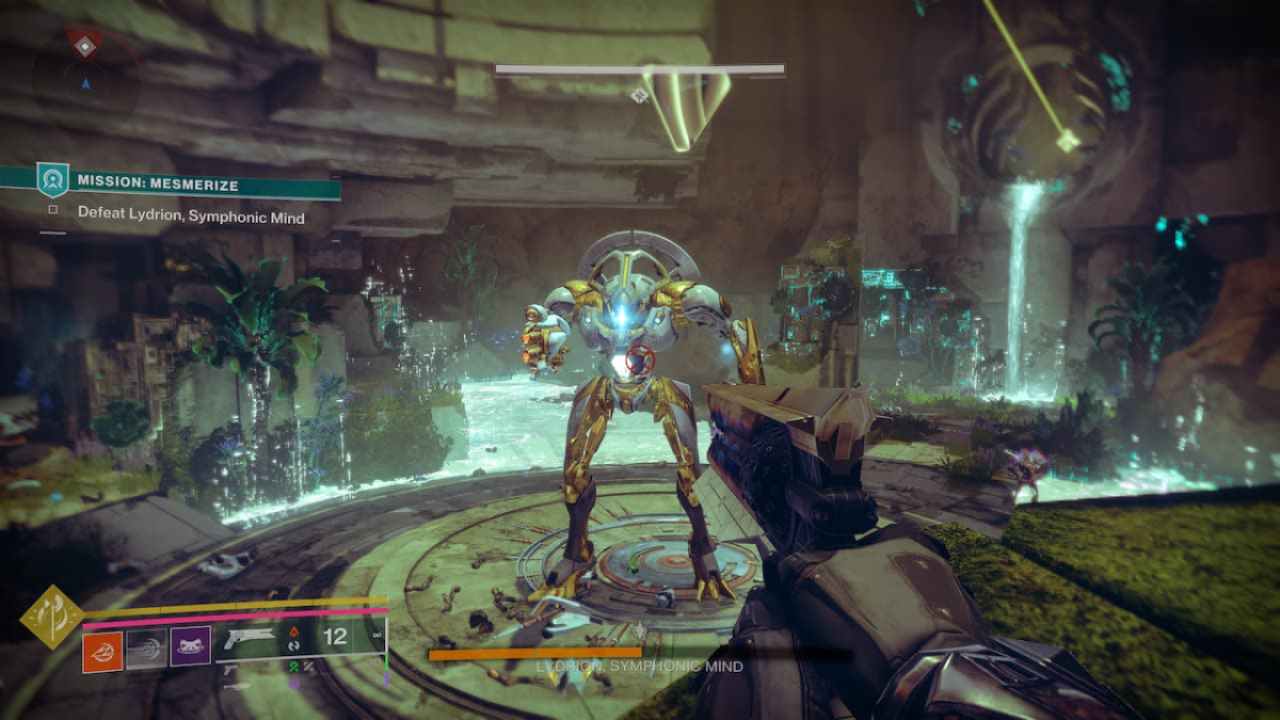Click the objective waypoint marker above the boss
The width and height of the screenshot is (1280, 720).
[639, 95]
